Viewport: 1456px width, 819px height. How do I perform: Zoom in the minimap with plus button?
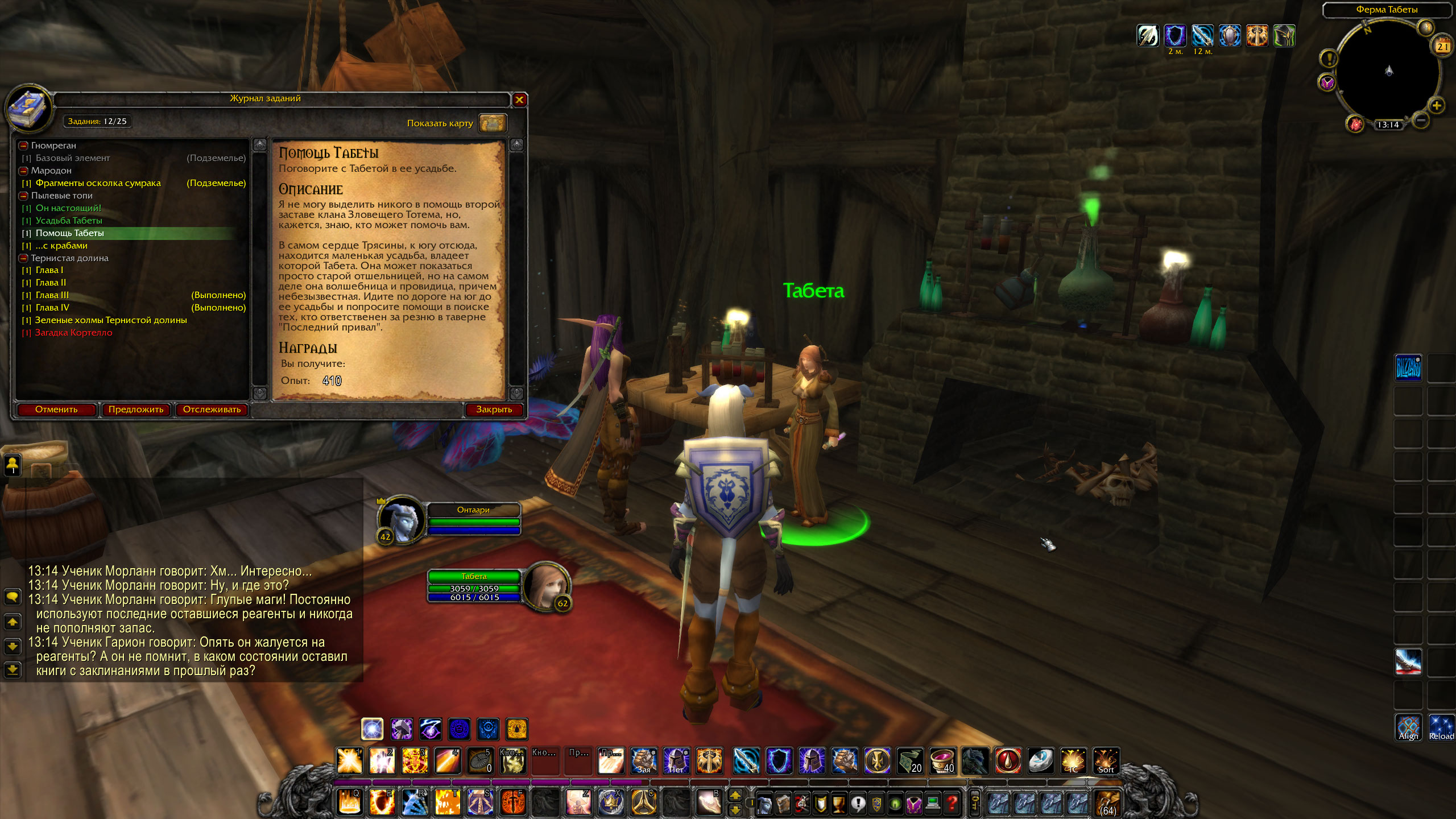pyautogui.click(x=1437, y=106)
